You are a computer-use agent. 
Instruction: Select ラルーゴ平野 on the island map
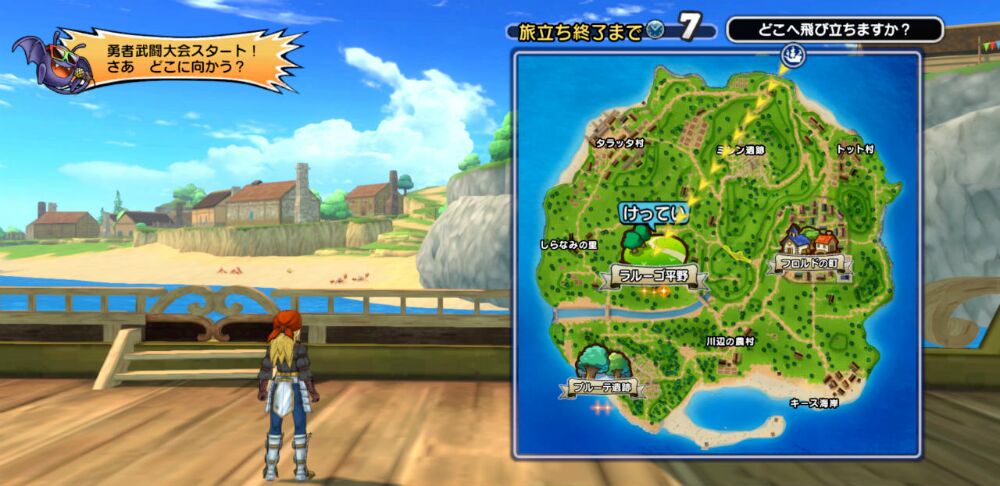coord(654,275)
